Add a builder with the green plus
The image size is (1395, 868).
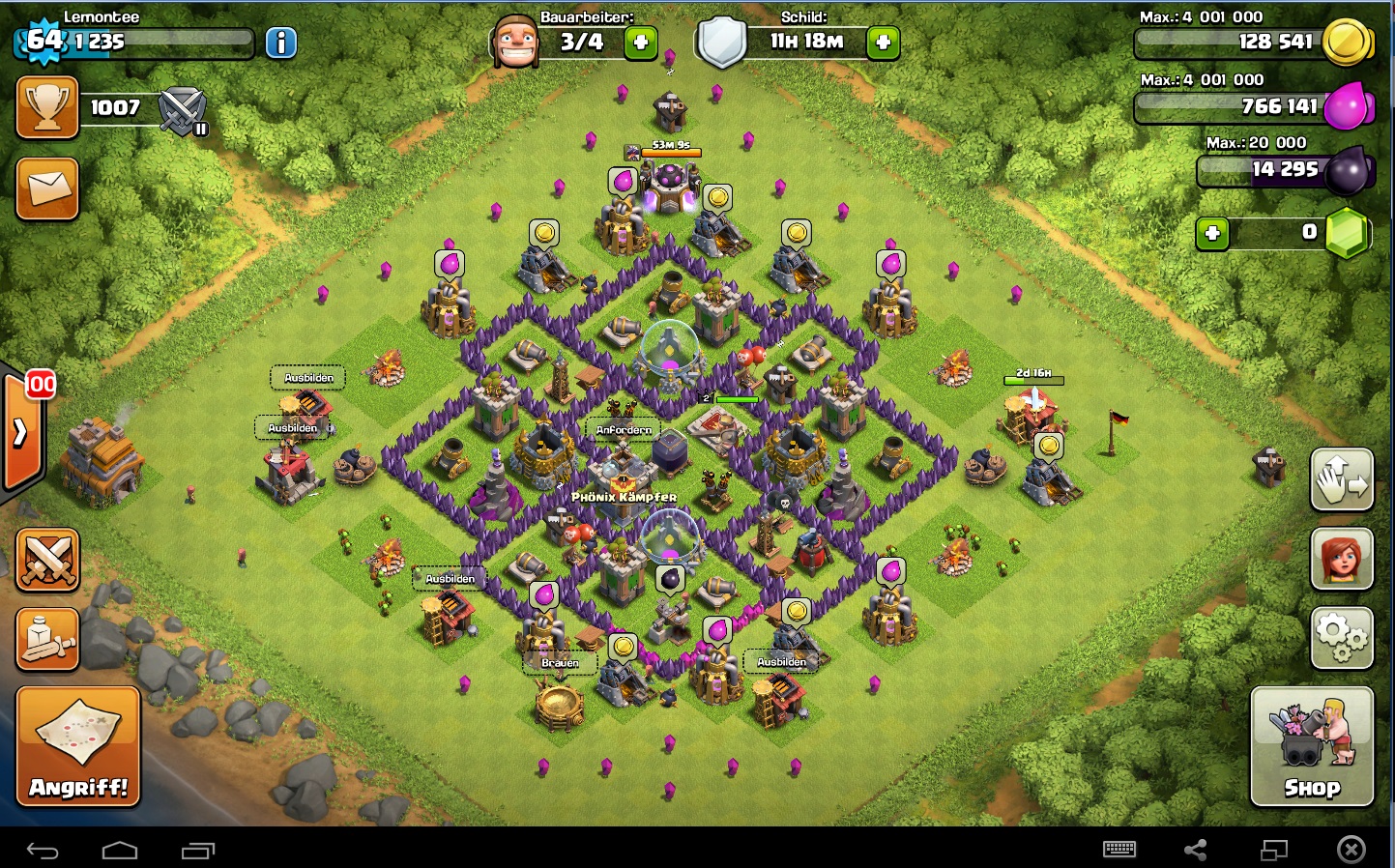(640, 43)
